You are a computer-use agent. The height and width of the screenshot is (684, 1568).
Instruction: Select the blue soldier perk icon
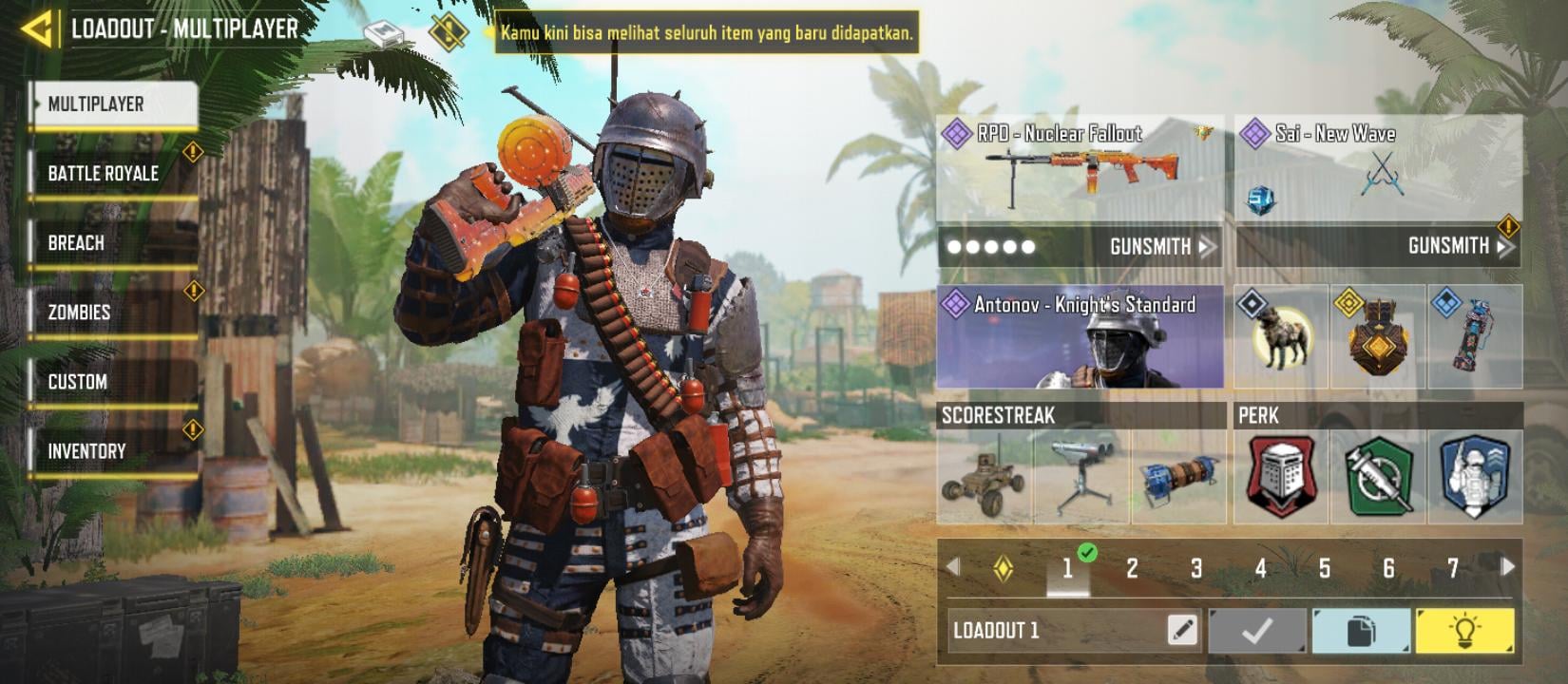pyautogui.click(x=1476, y=478)
